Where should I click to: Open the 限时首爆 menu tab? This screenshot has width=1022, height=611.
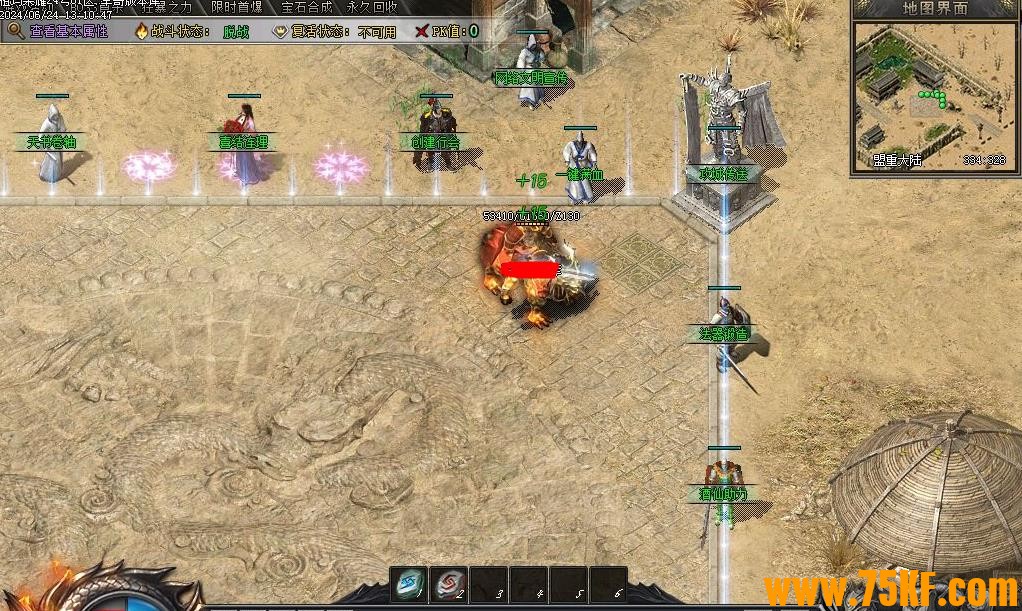[x=239, y=7]
